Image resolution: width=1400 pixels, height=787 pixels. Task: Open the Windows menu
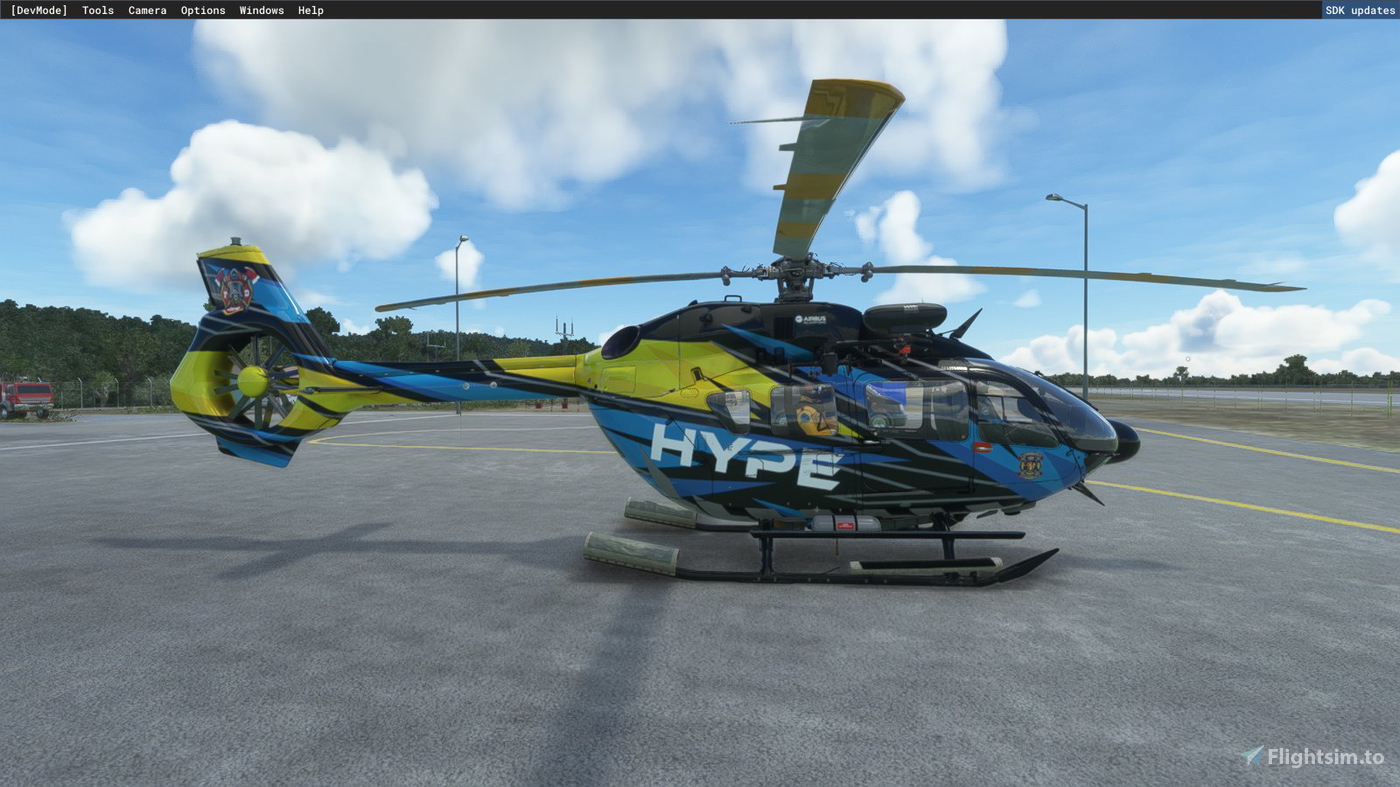(260, 9)
